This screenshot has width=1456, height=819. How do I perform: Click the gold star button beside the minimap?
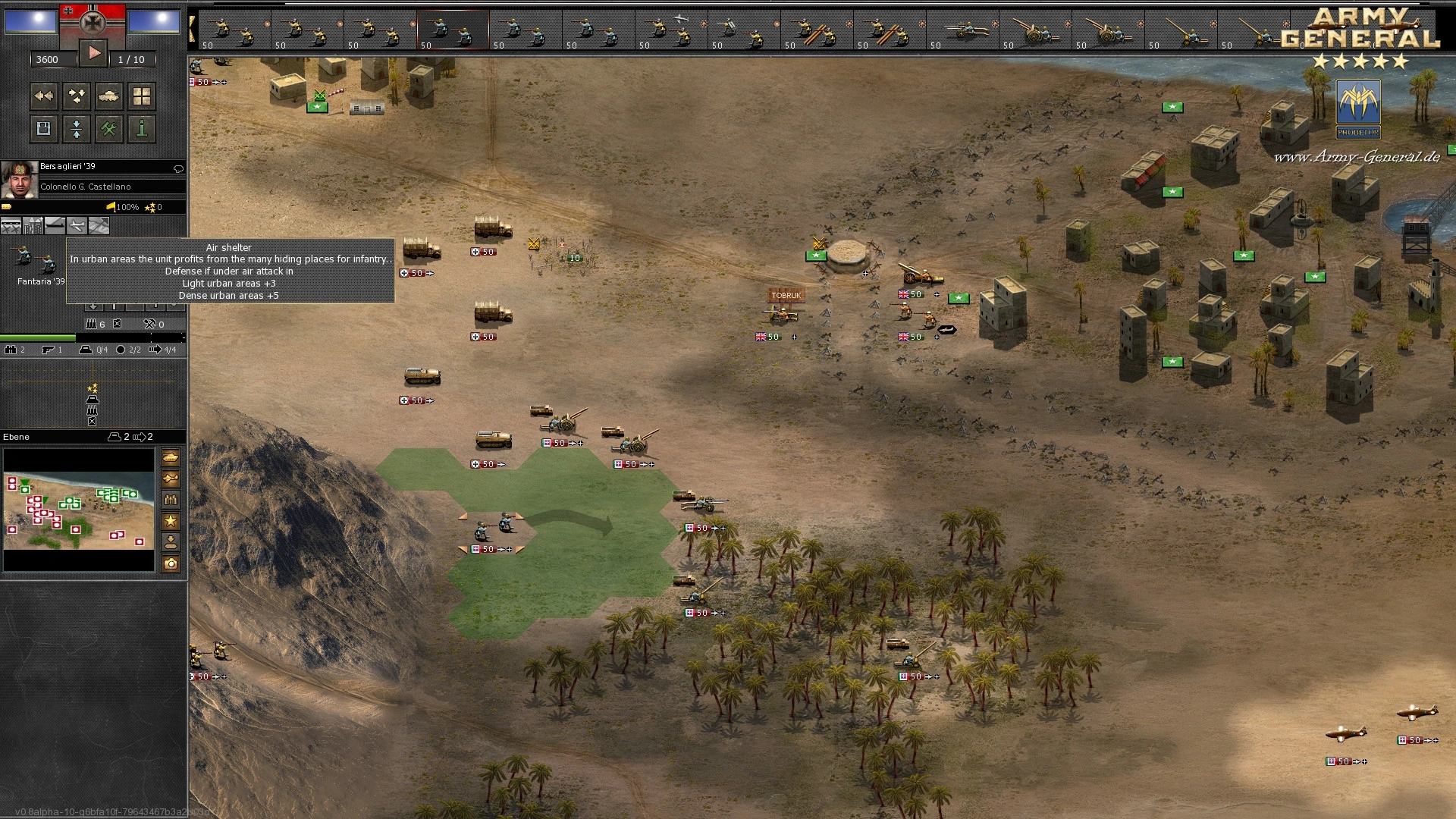(171, 521)
